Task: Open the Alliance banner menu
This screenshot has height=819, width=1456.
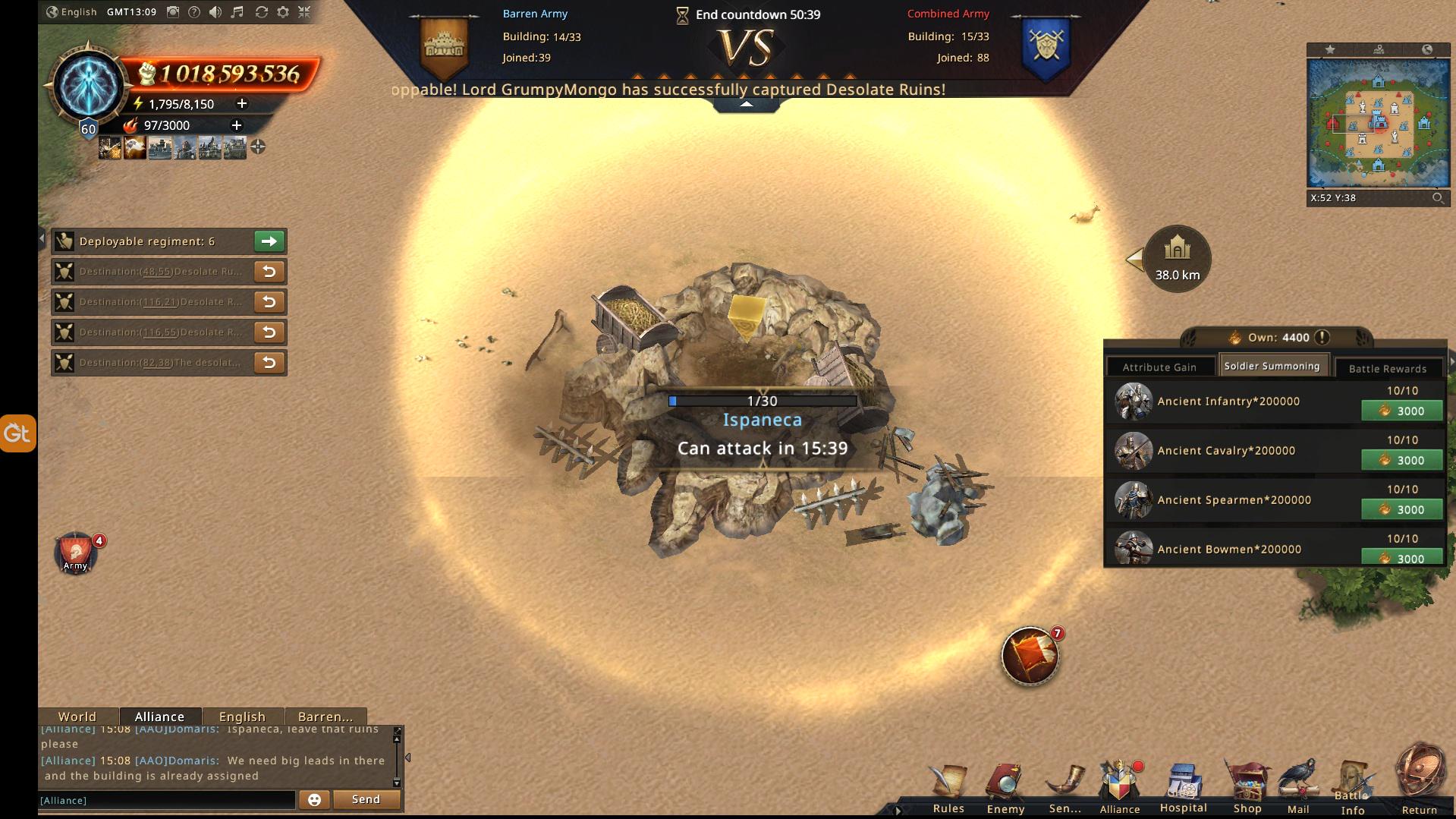Action: (x=1120, y=786)
